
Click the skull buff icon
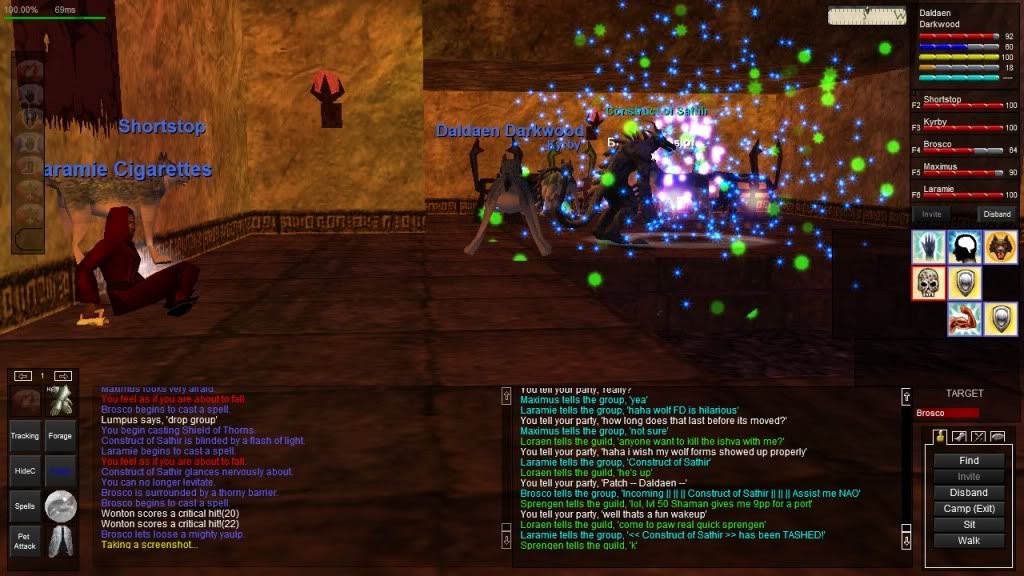coord(928,283)
